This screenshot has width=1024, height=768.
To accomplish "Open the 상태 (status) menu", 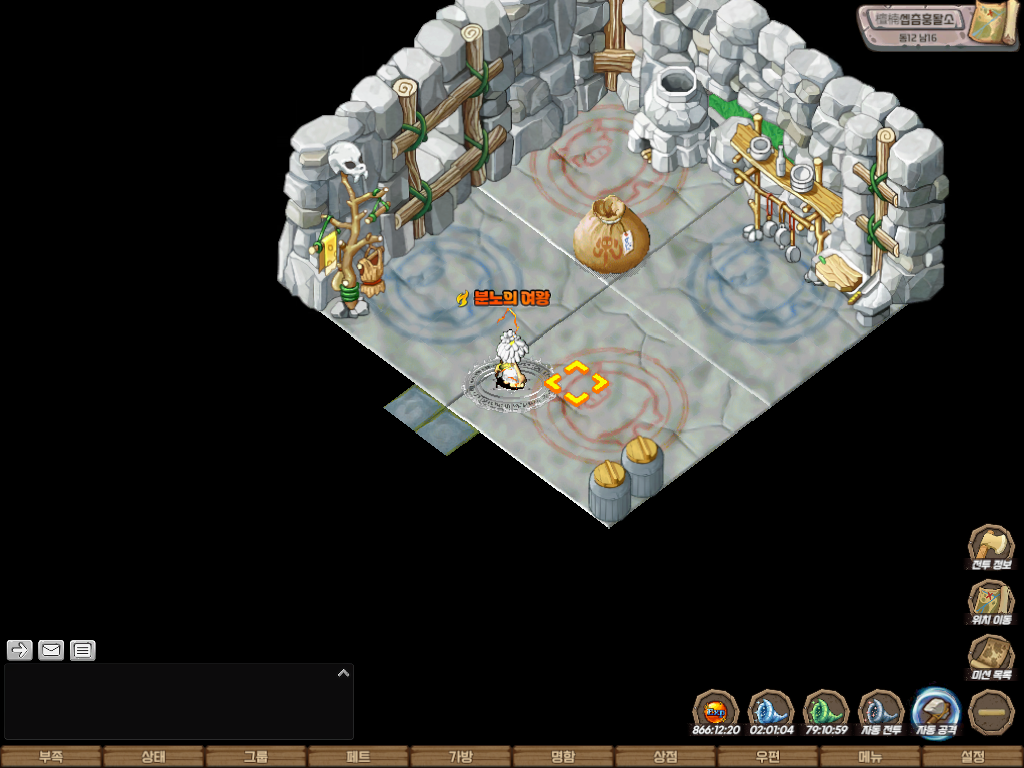I will pos(153,757).
